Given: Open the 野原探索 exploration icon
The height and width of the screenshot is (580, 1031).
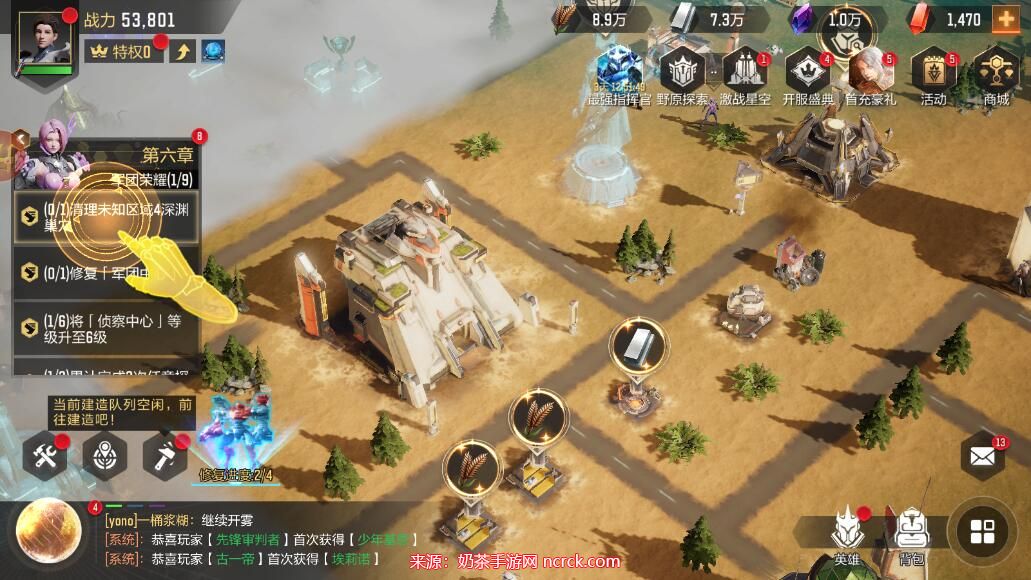Looking at the screenshot, I should tap(684, 73).
